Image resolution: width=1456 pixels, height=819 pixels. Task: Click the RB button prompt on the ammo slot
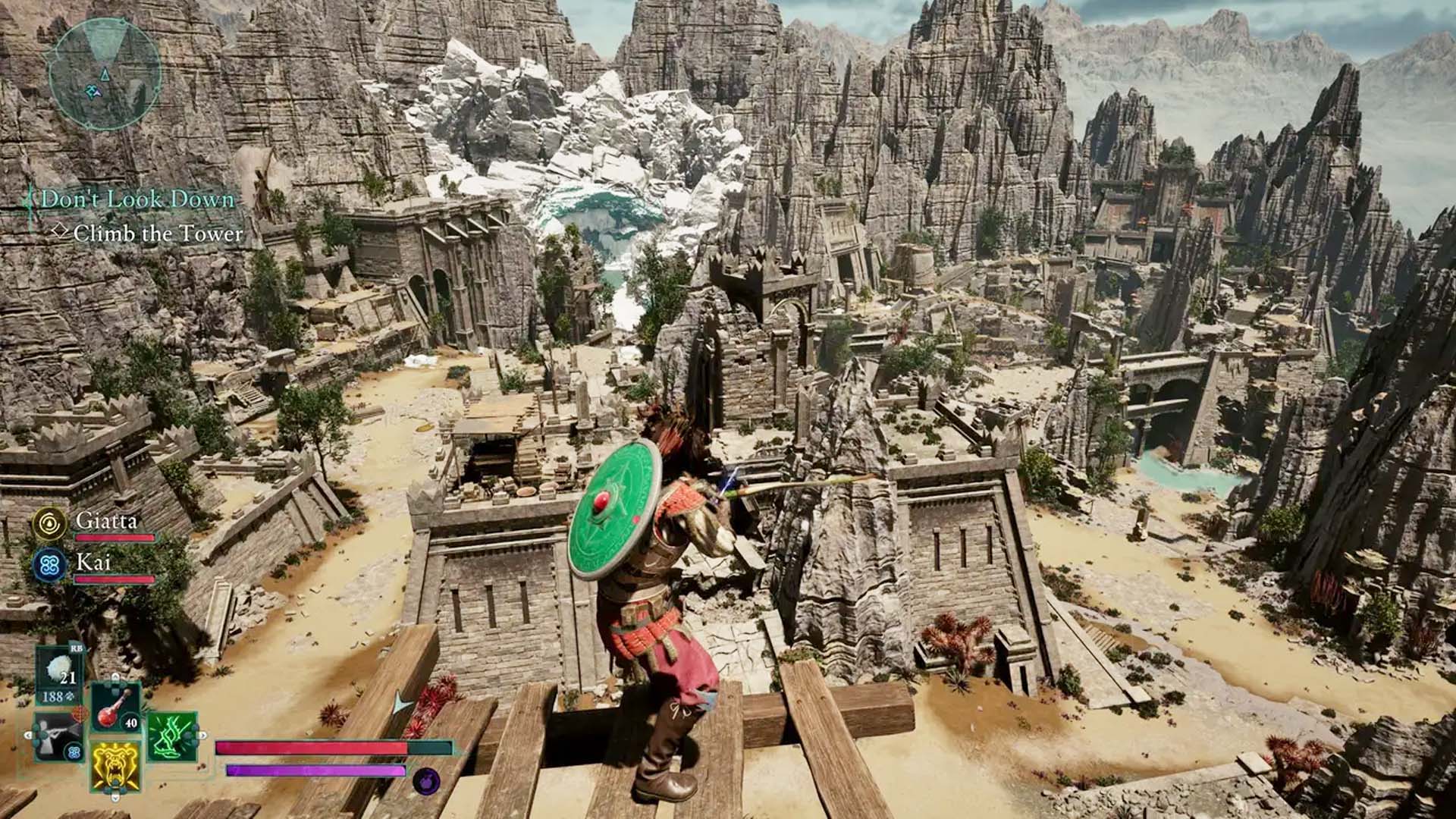click(77, 649)
